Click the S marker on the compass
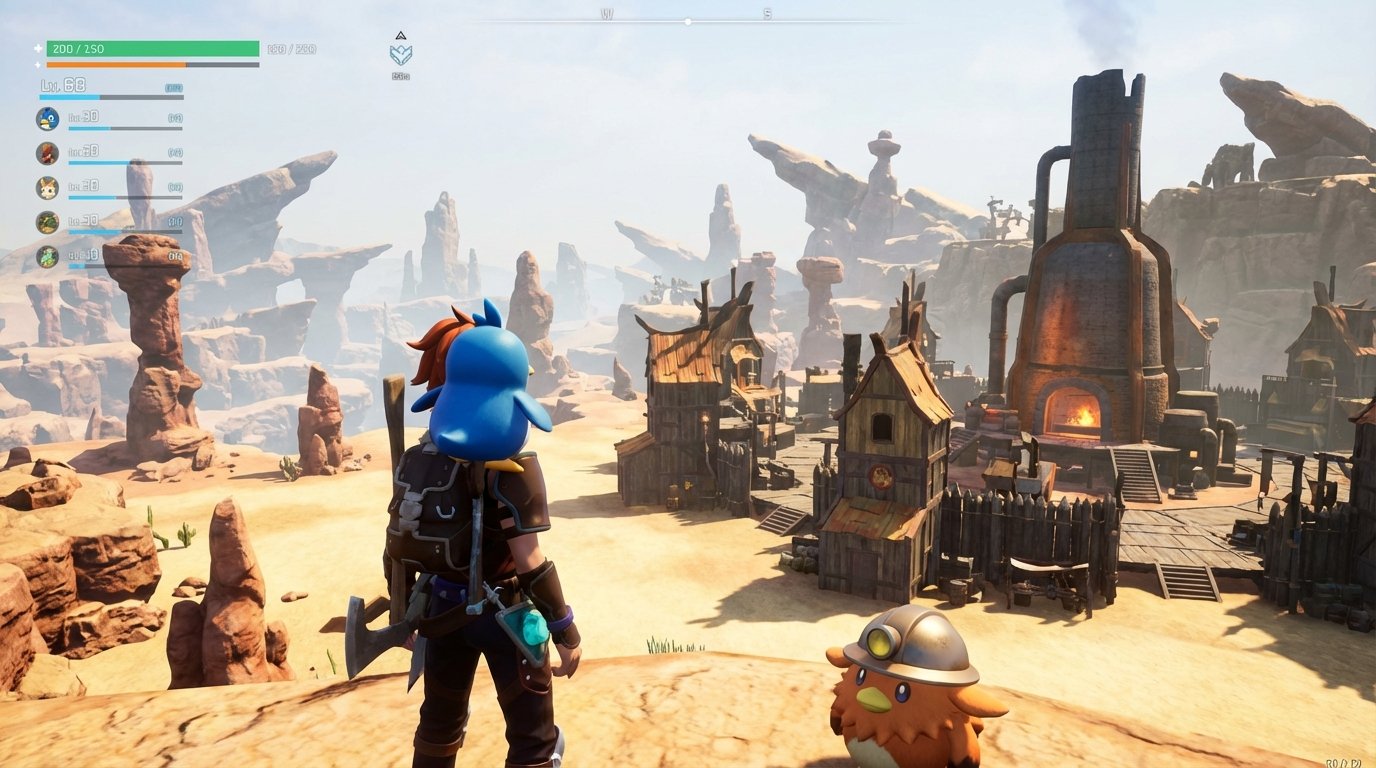The height and width of the screenshot is (768, 1376). click(767, 13)
